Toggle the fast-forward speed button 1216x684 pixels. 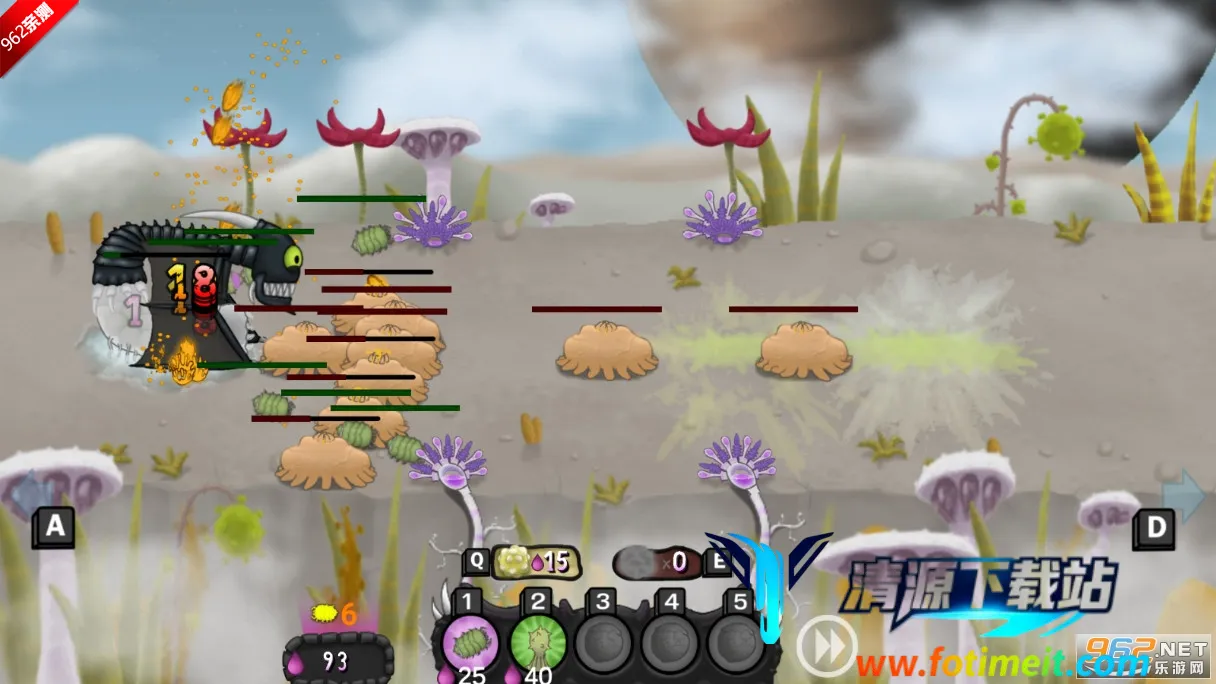826,645
